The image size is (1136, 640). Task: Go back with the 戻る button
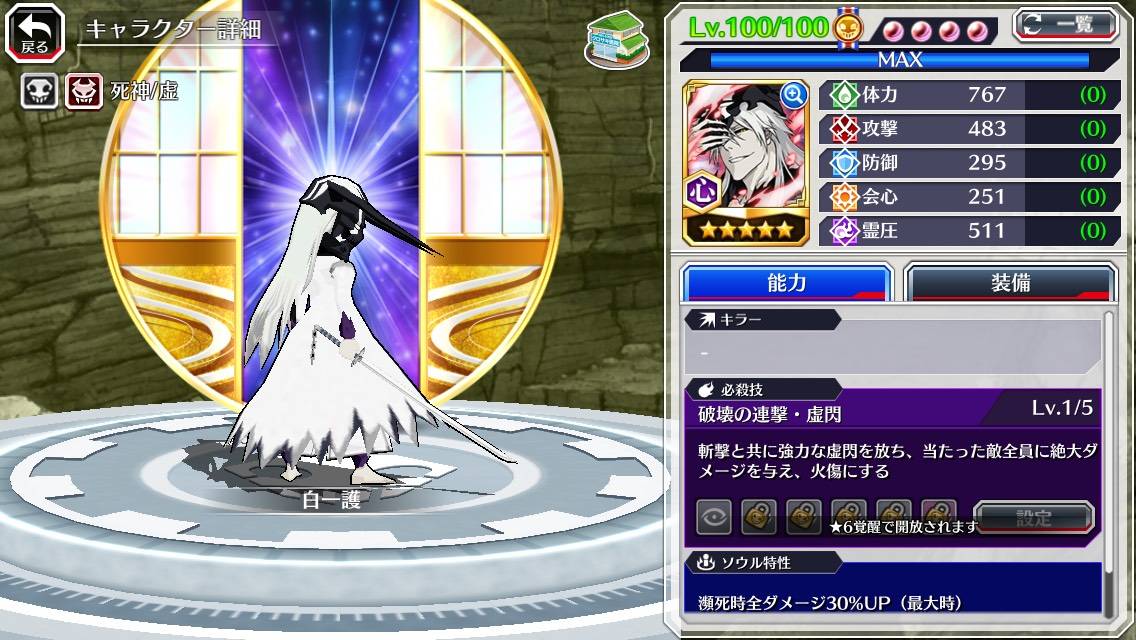(x=34, y=33)
